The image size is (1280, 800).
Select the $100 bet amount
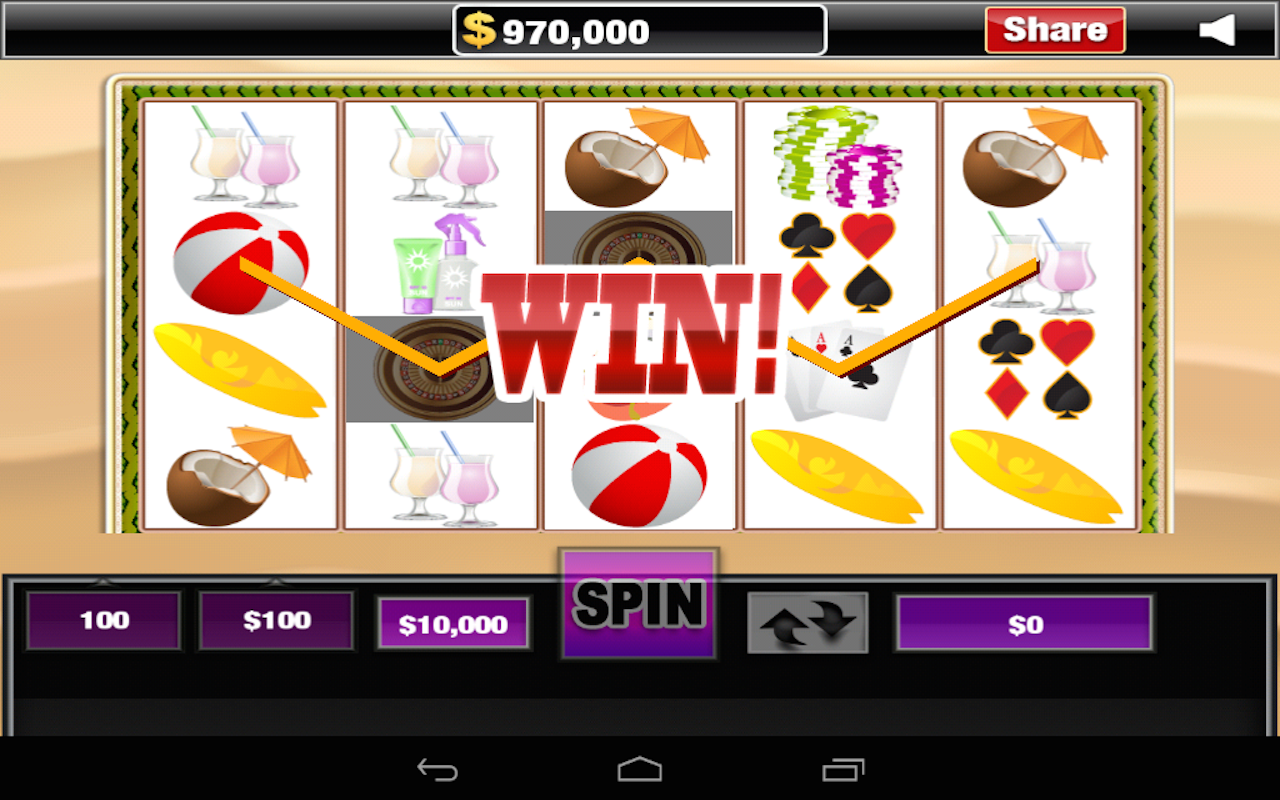(x=276, y=620)
